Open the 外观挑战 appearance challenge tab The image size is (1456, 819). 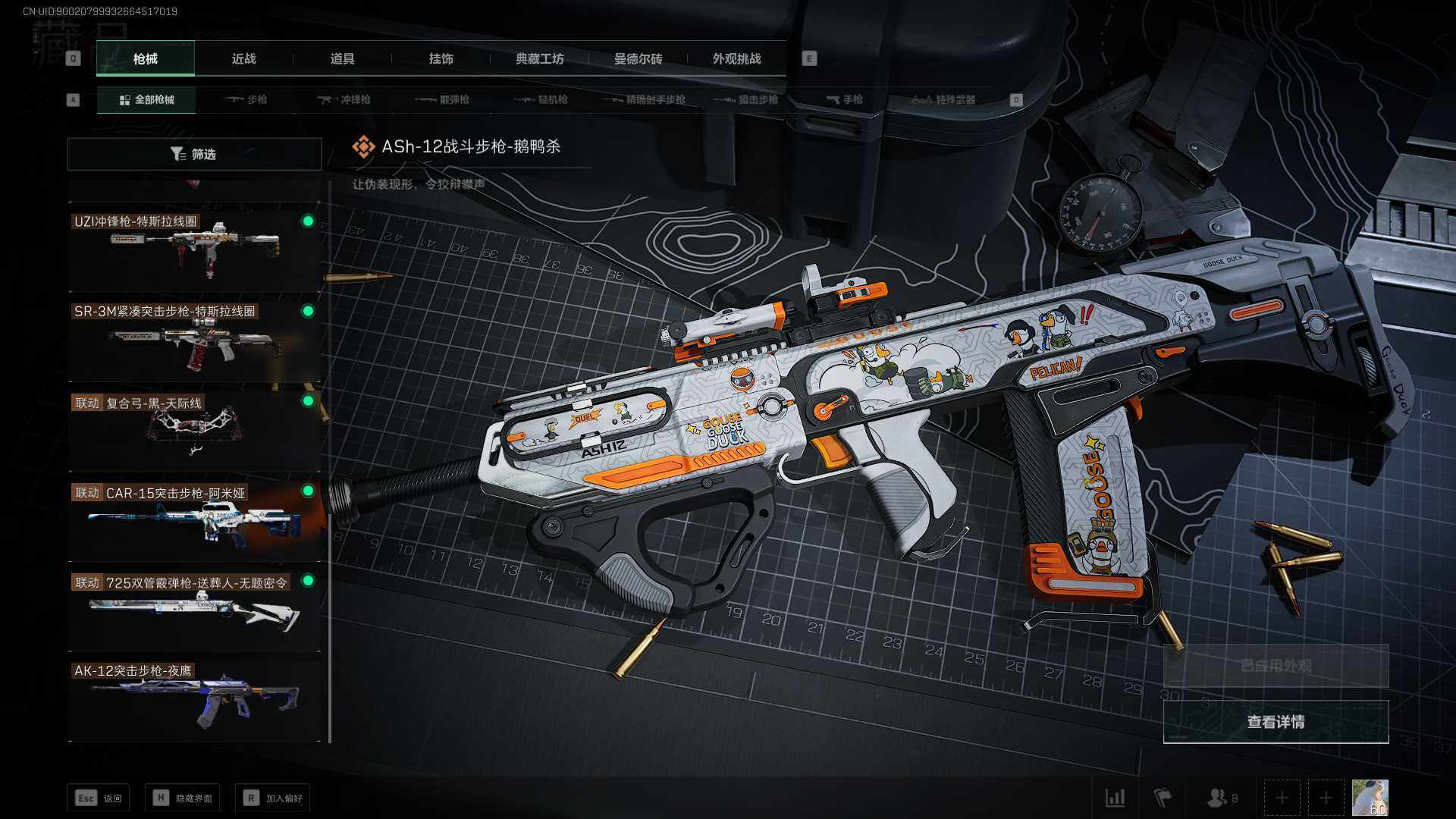tap(736, 58)
